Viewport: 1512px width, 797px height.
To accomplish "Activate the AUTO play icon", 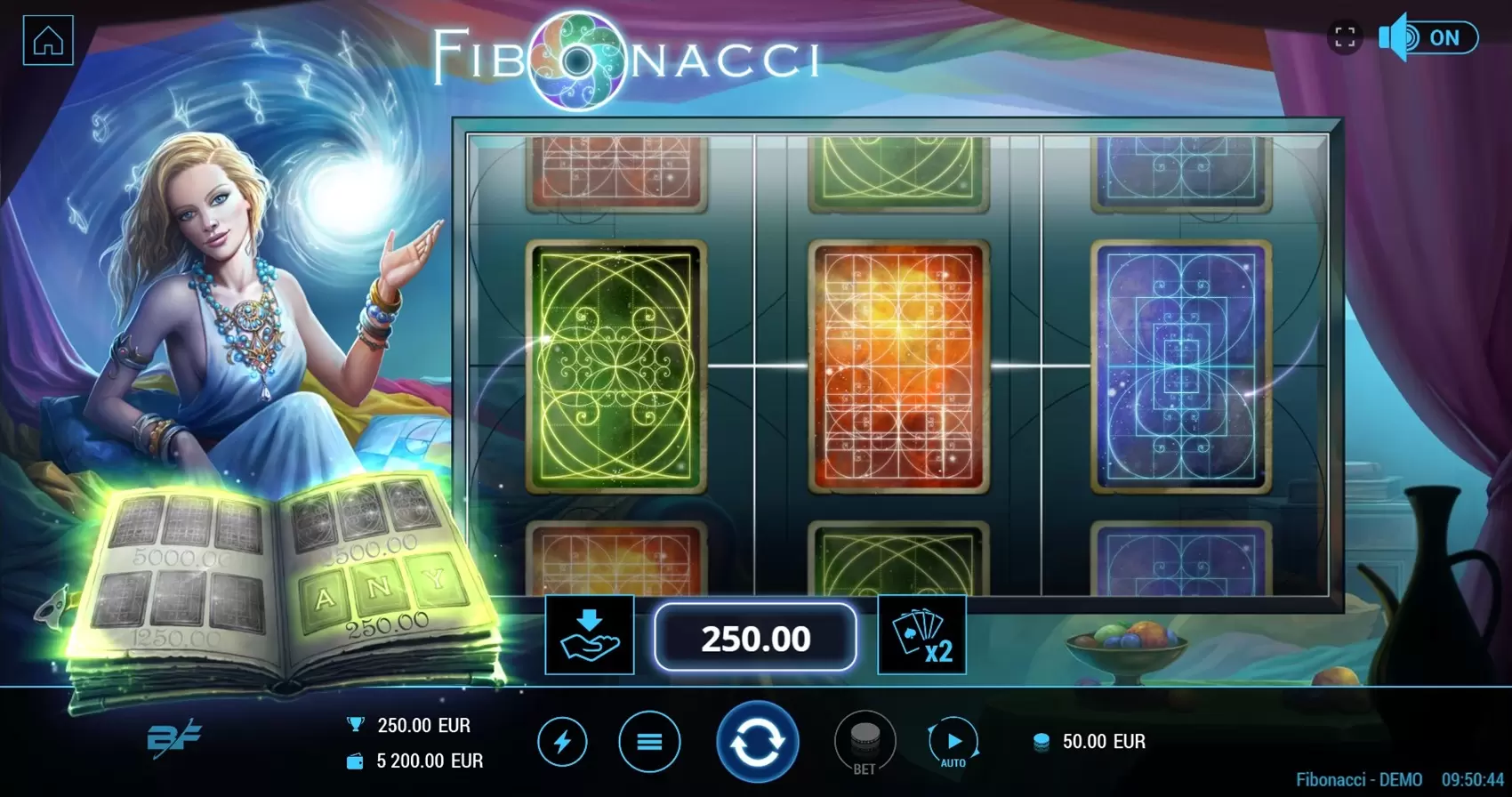I will tap(953, 741).
